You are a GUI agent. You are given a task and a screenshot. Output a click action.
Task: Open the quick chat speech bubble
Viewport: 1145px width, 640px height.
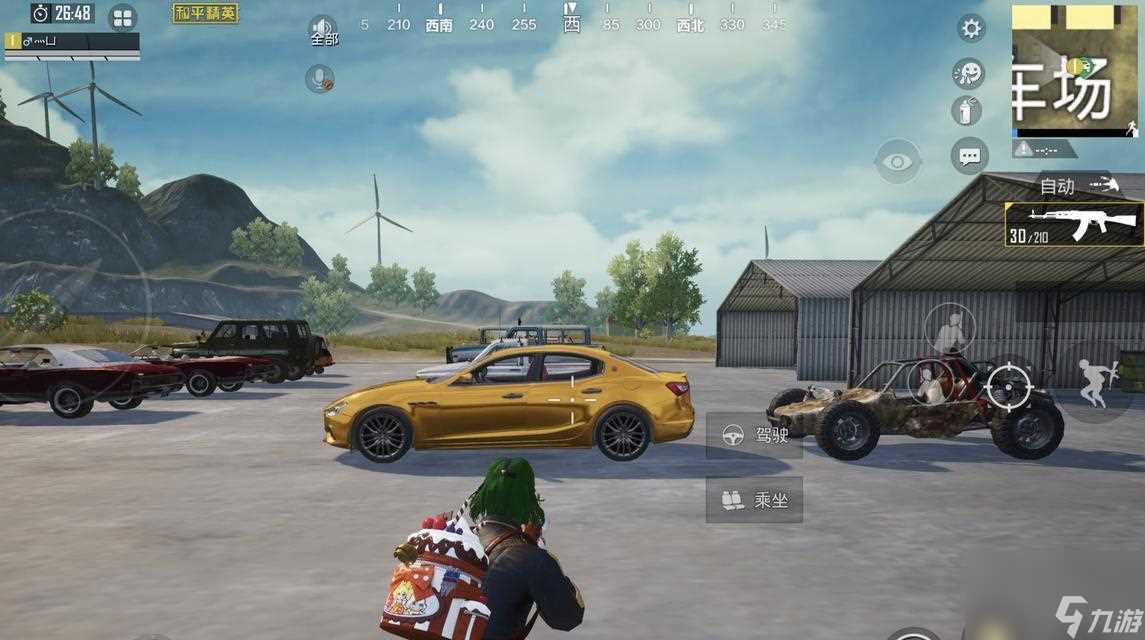coord(969,156)
